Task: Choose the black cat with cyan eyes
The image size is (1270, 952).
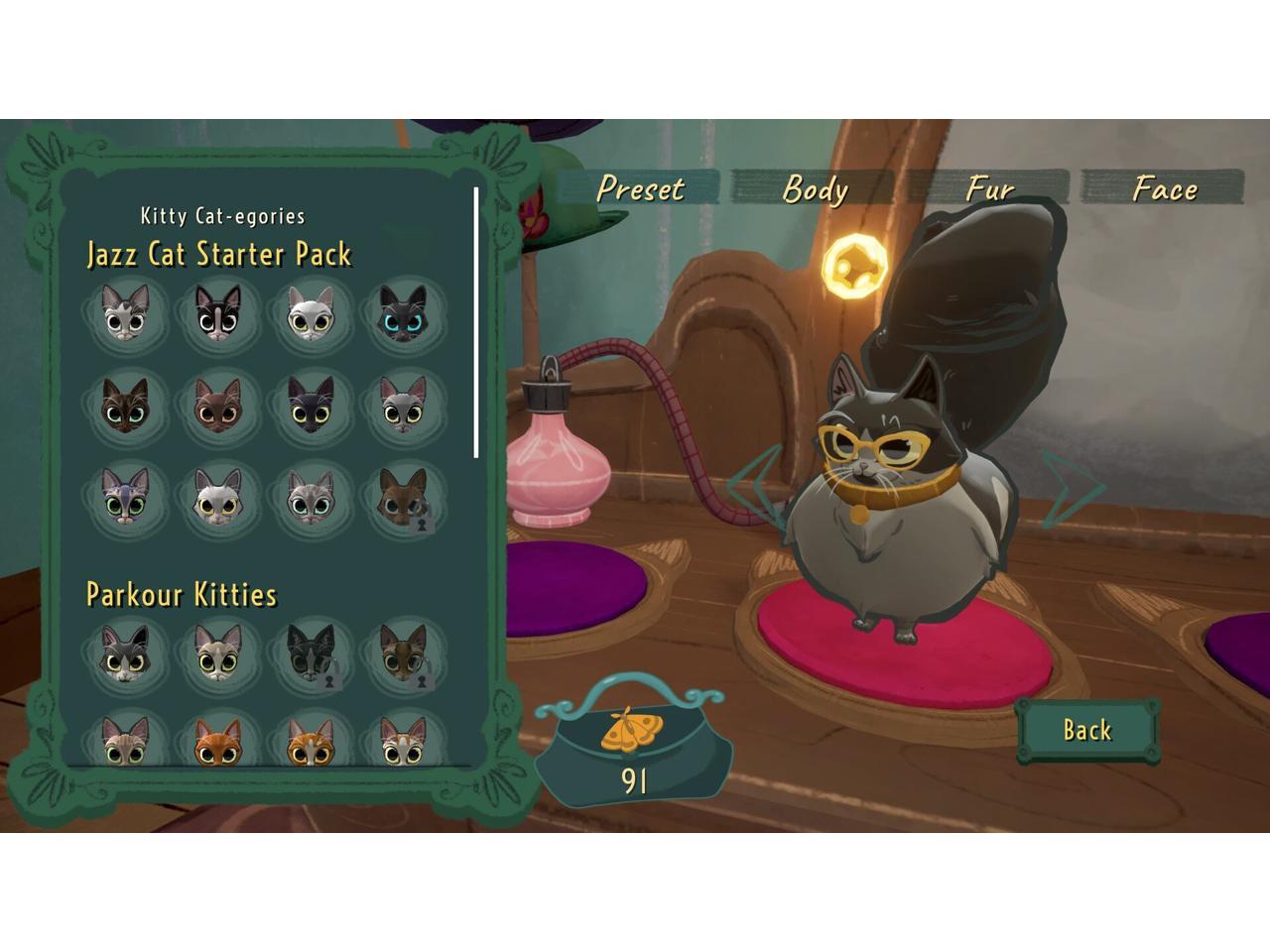Action: [x=402, y=313]
